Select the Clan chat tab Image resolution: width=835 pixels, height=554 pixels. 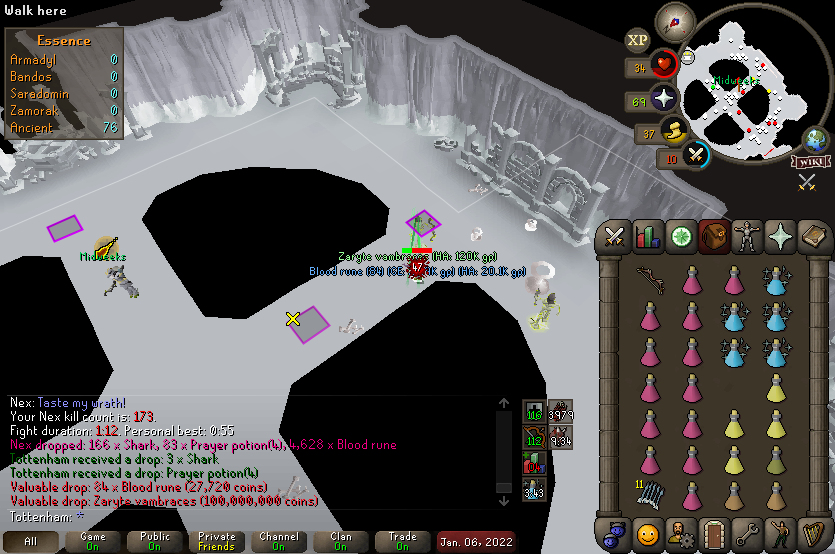tap(340, 542)
